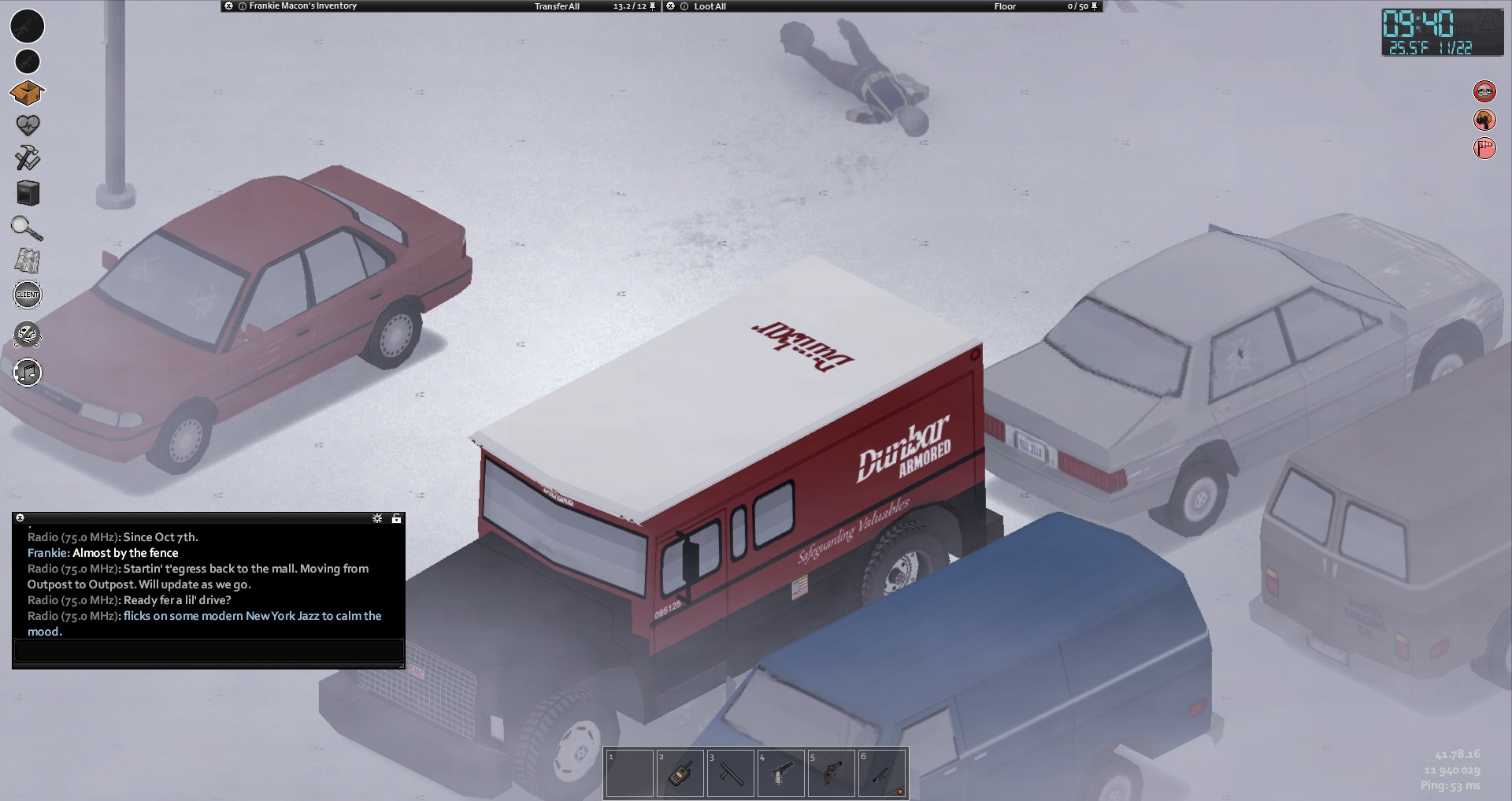Focus the chat text entry box
1512x801 pixels.
209,651
